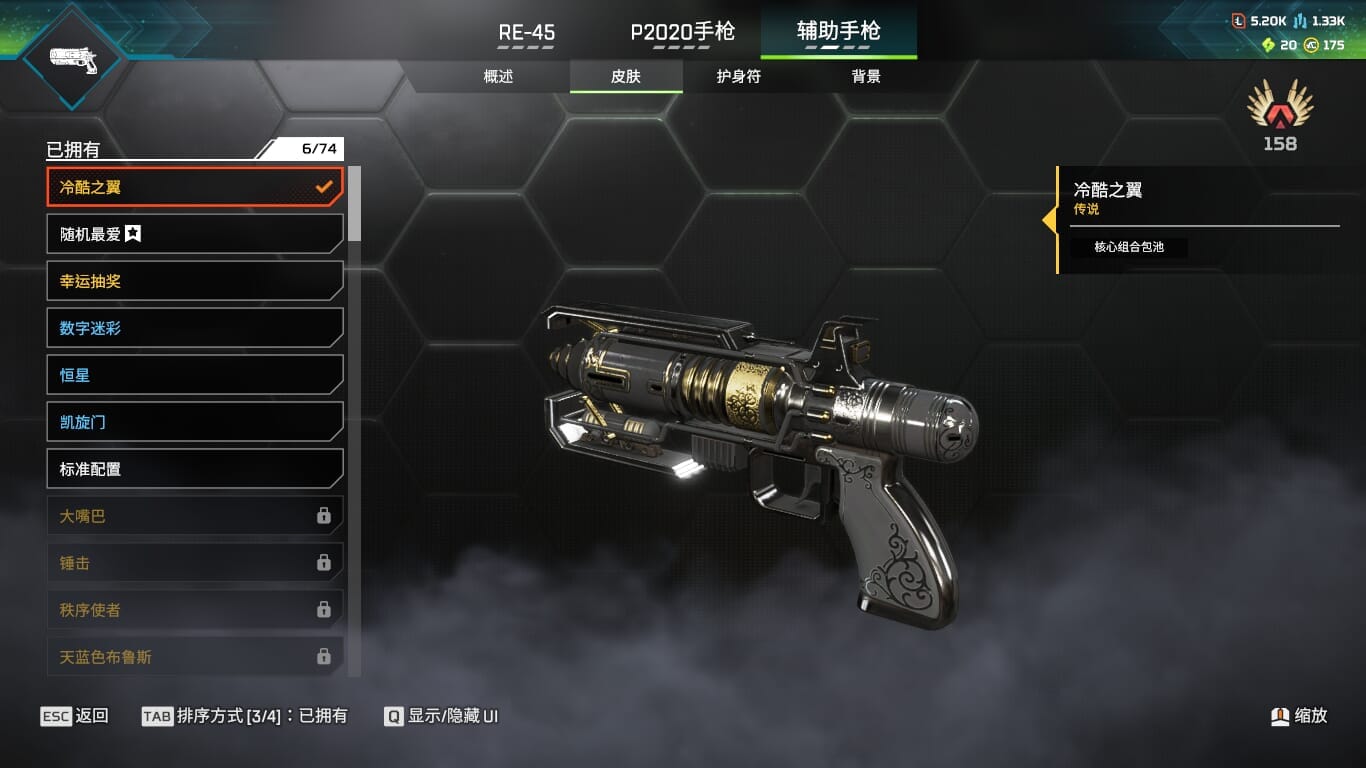This screenshot has height=768, width=1366.
Task: Choose the 恒星 skin row
Action: [195, 375]
